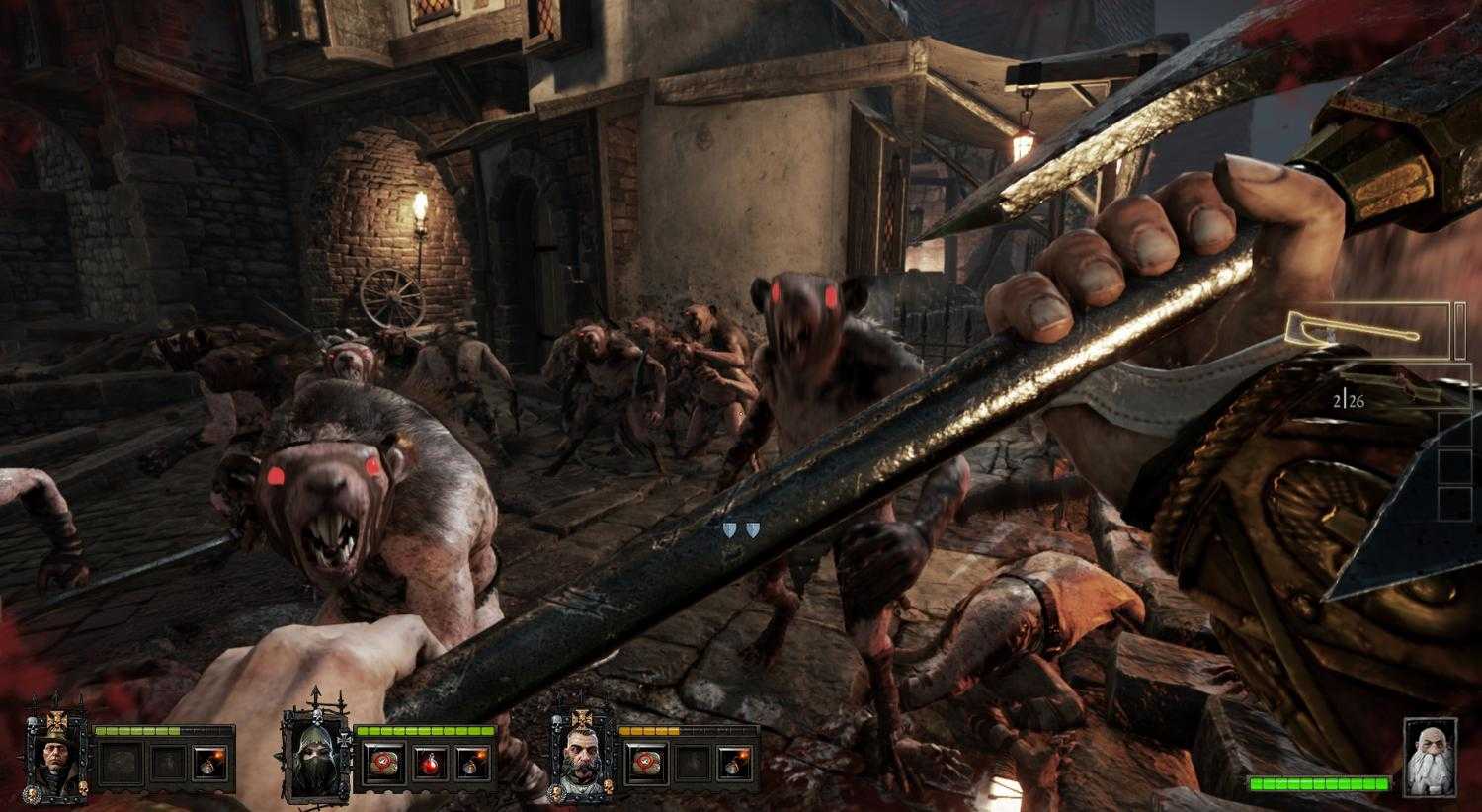Select the bomb in Kerillian's item slots
This screenshot has width=1482, height=812.
[x=474, y=761]
